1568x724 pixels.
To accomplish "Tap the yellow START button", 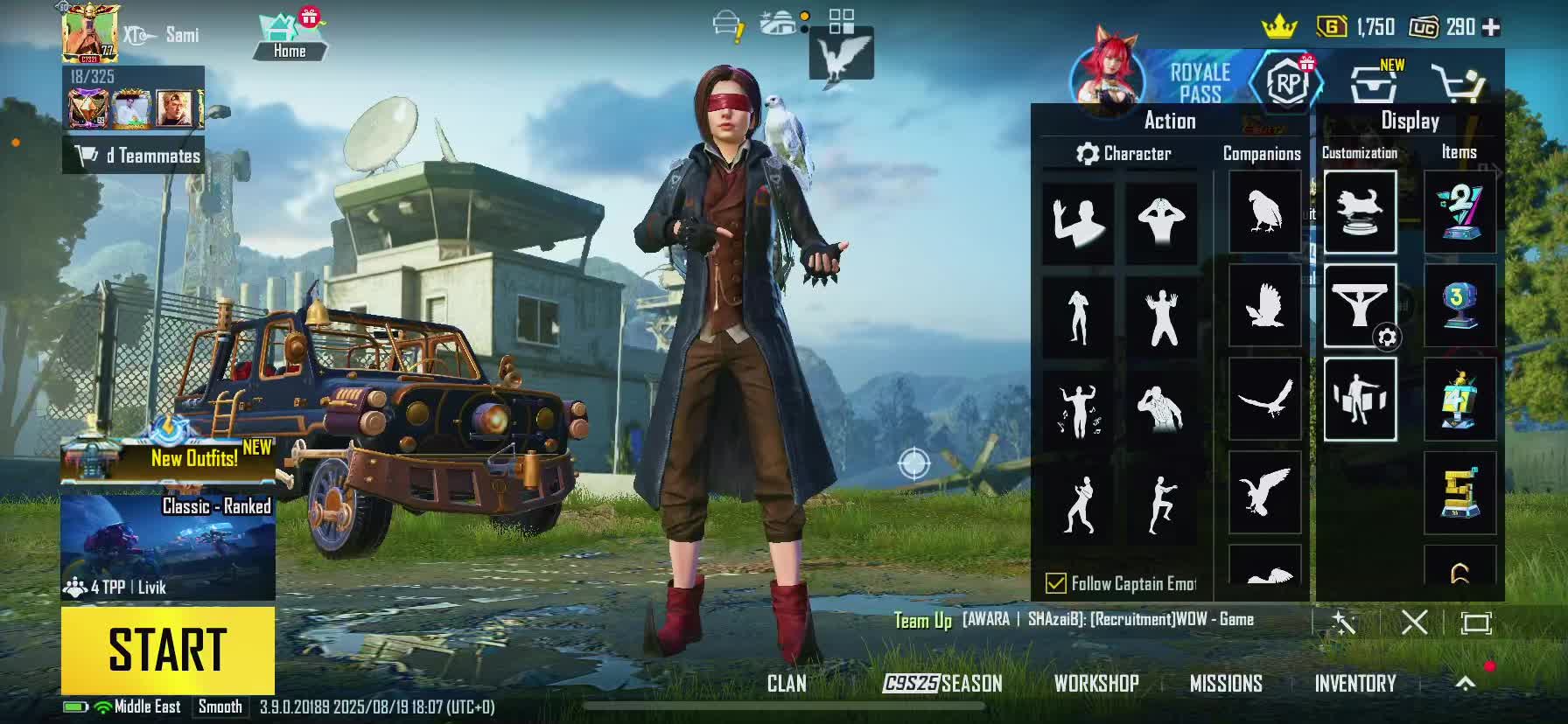I will [x=167, y=650].
